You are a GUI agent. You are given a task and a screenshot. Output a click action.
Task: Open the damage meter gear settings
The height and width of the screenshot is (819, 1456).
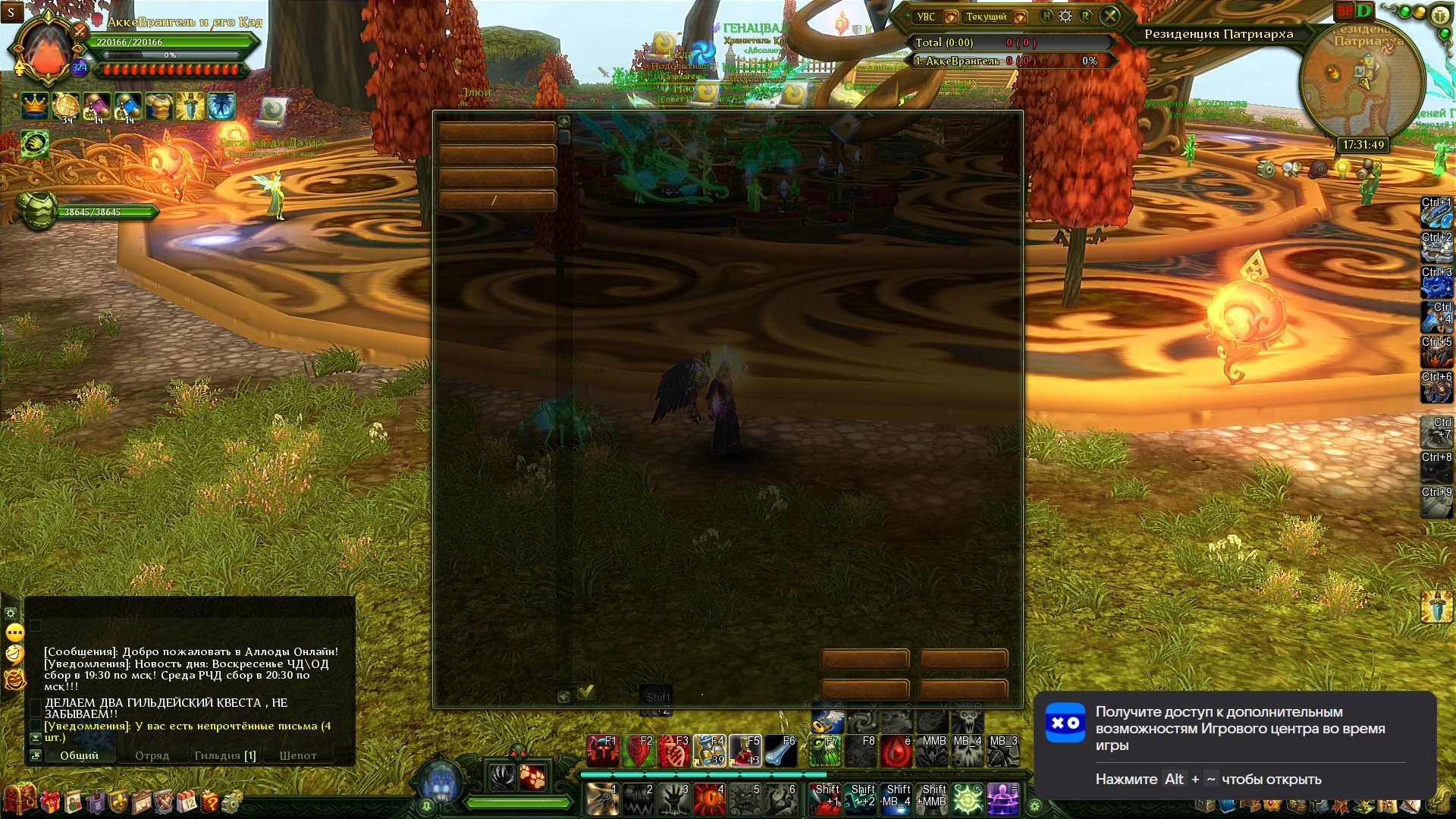(1065, 16)
